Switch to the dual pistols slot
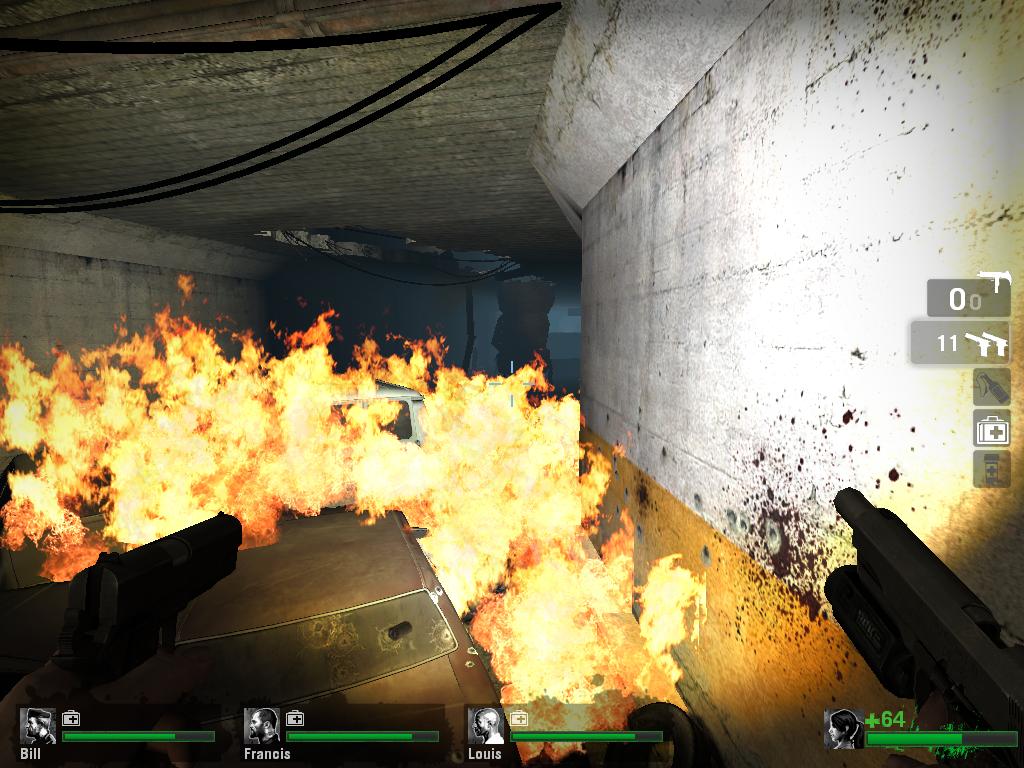The image size is (1024, 768). [960, 343]
